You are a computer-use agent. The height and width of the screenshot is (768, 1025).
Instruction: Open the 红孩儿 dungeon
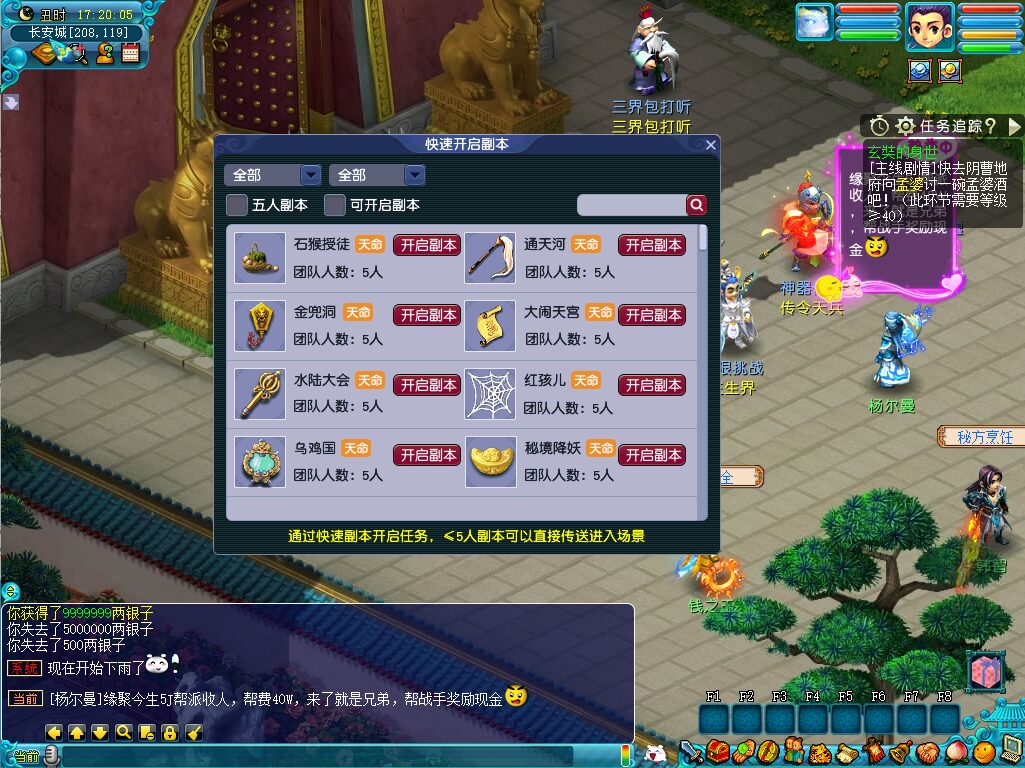click(652, 385)
